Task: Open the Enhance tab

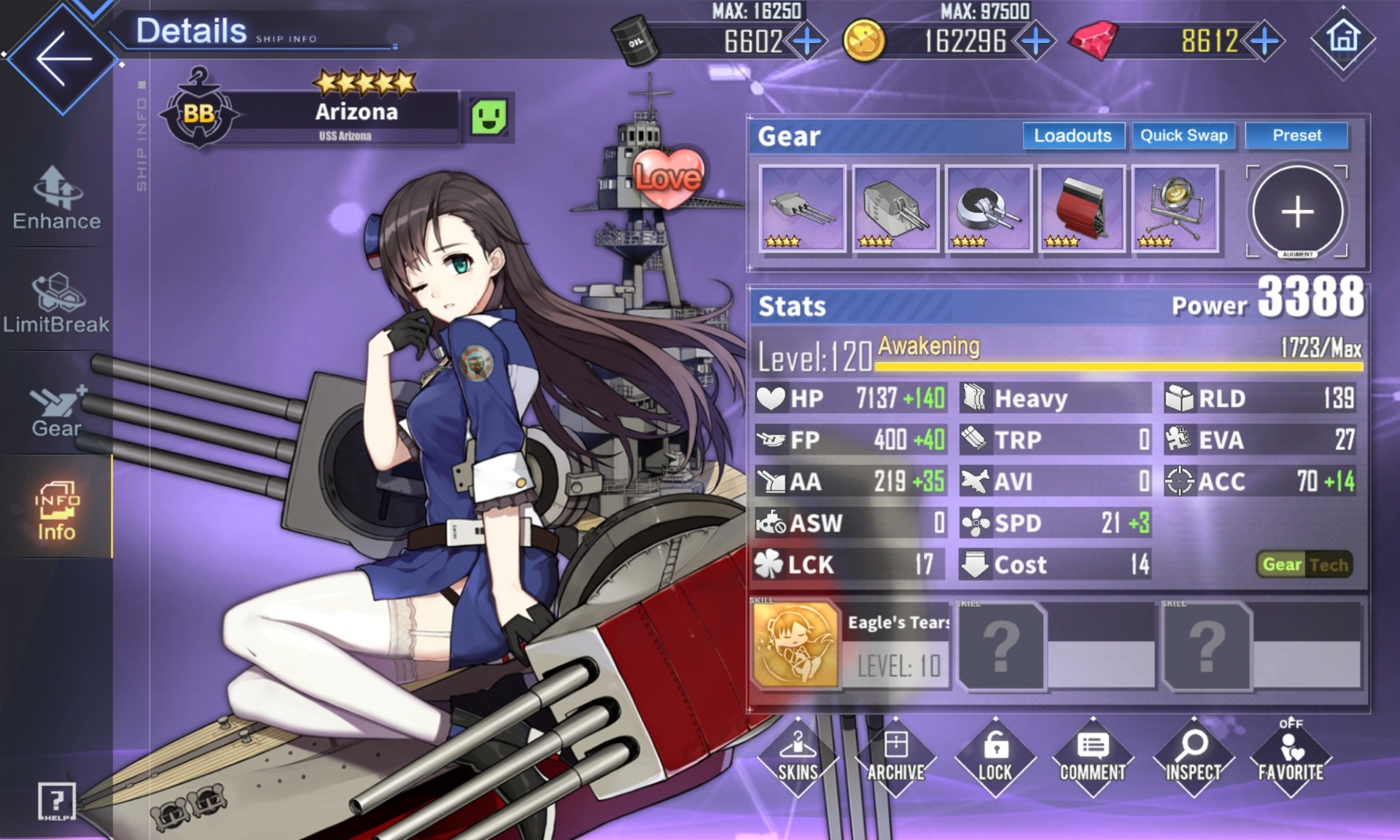Action: click(x=56, y=198)
